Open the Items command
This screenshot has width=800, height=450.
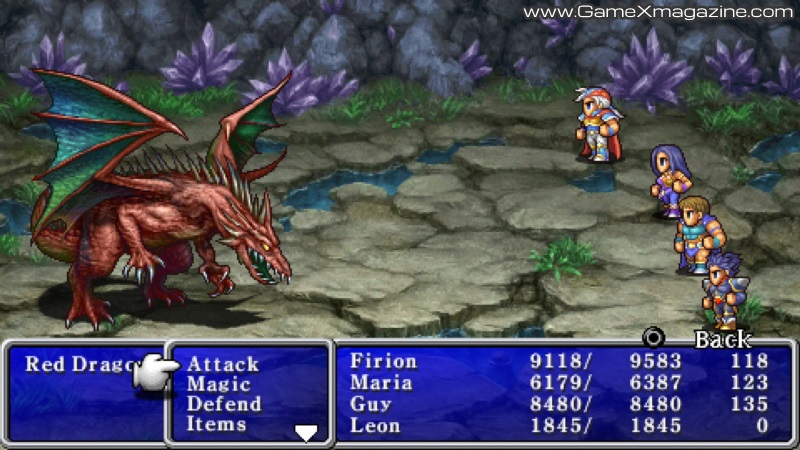tap(216, 425)
